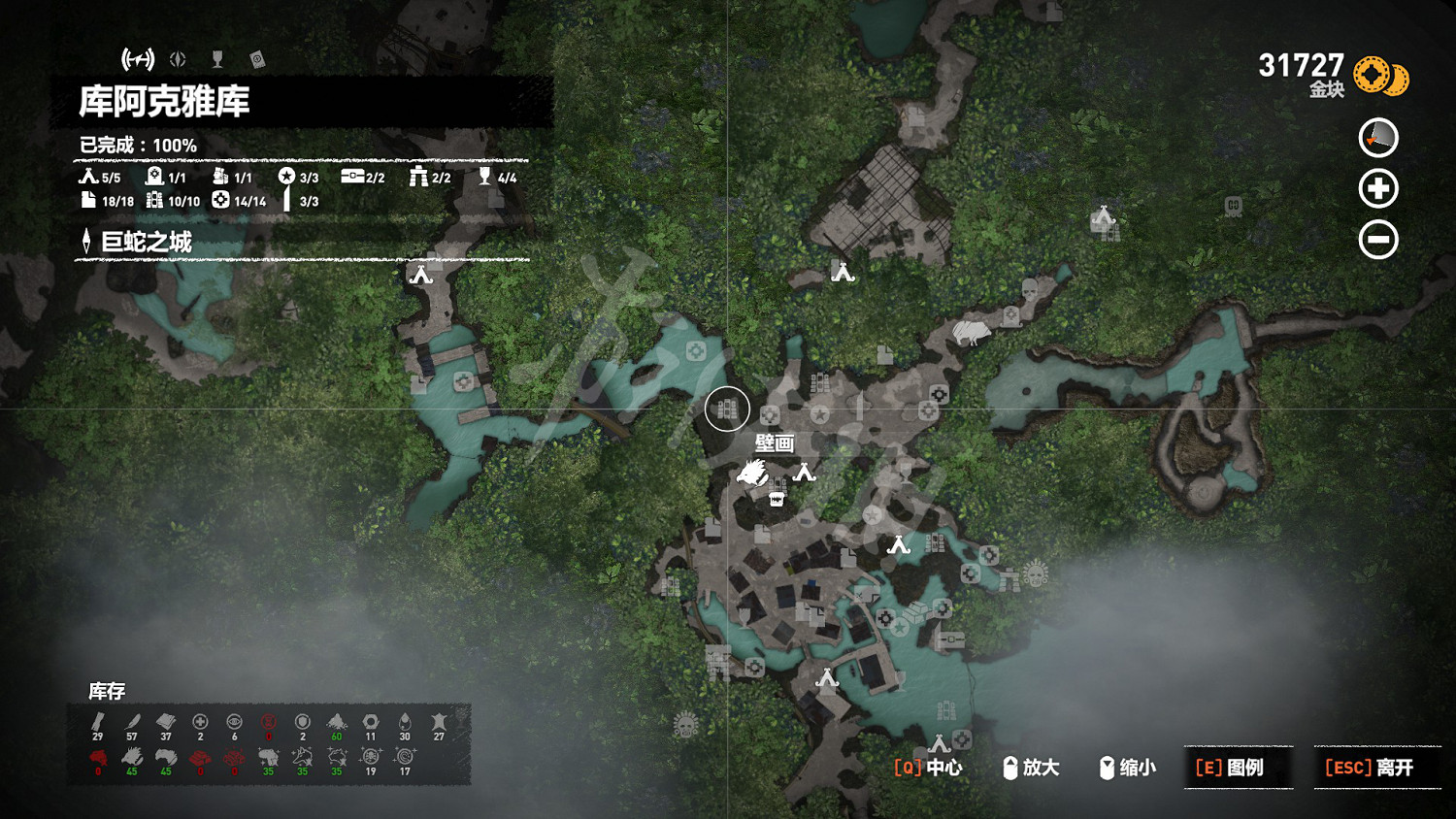Select the base camp beside the eagle marker
Viewport: 1456px width, 819px height.
pyautogui.click(x=804, y=474)
